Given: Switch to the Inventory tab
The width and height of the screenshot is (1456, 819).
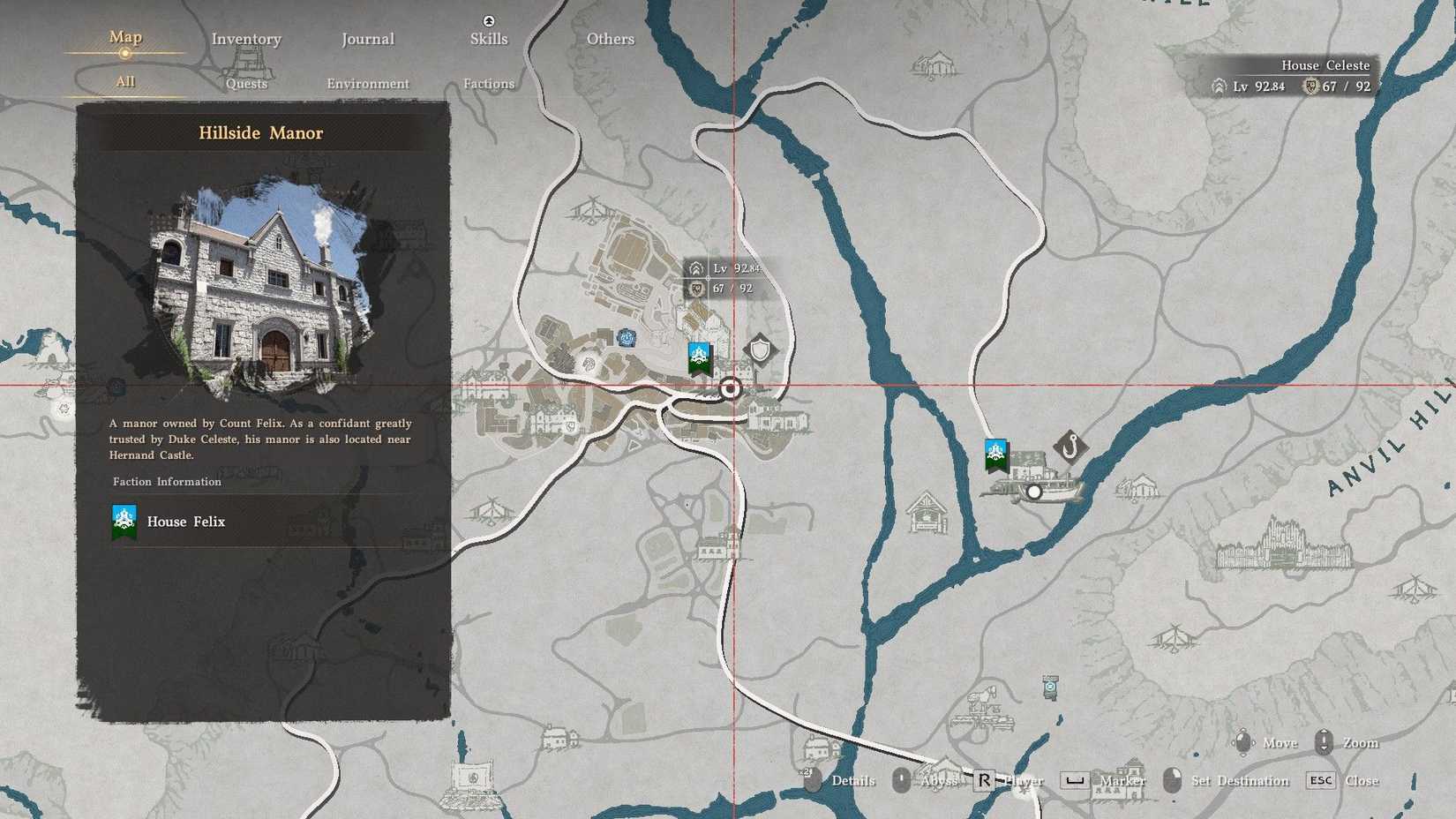Looking at the screenshot, I should (245, 39).
